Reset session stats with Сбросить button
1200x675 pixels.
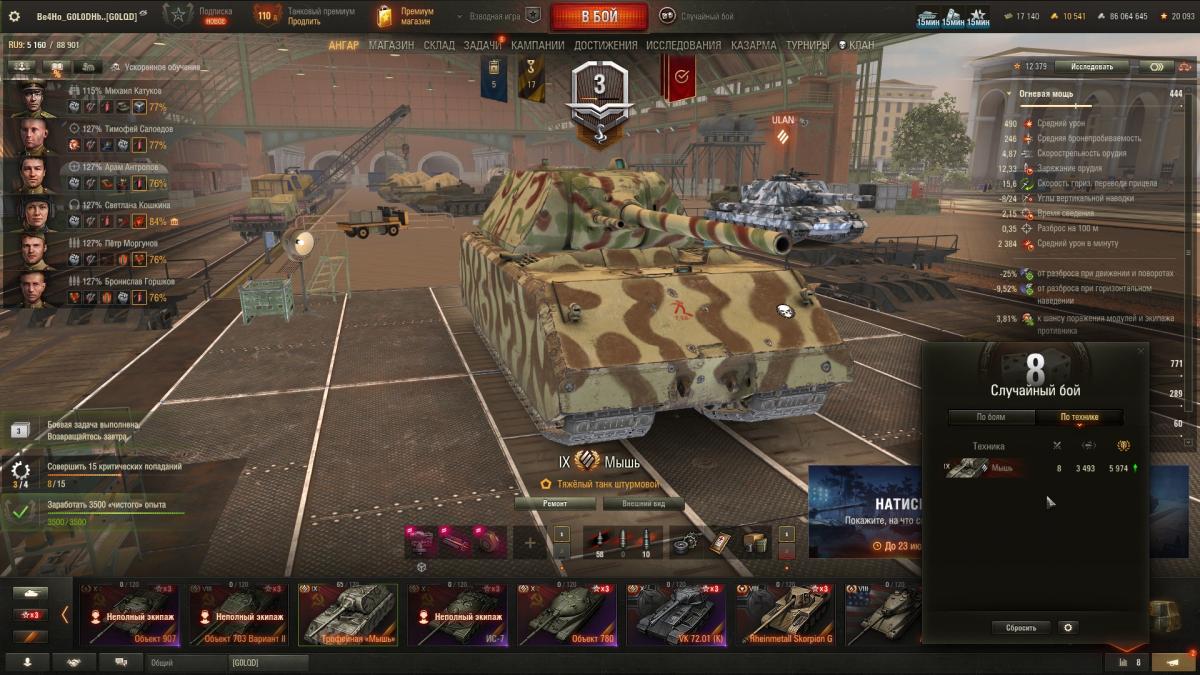(x=1021, y=628)
